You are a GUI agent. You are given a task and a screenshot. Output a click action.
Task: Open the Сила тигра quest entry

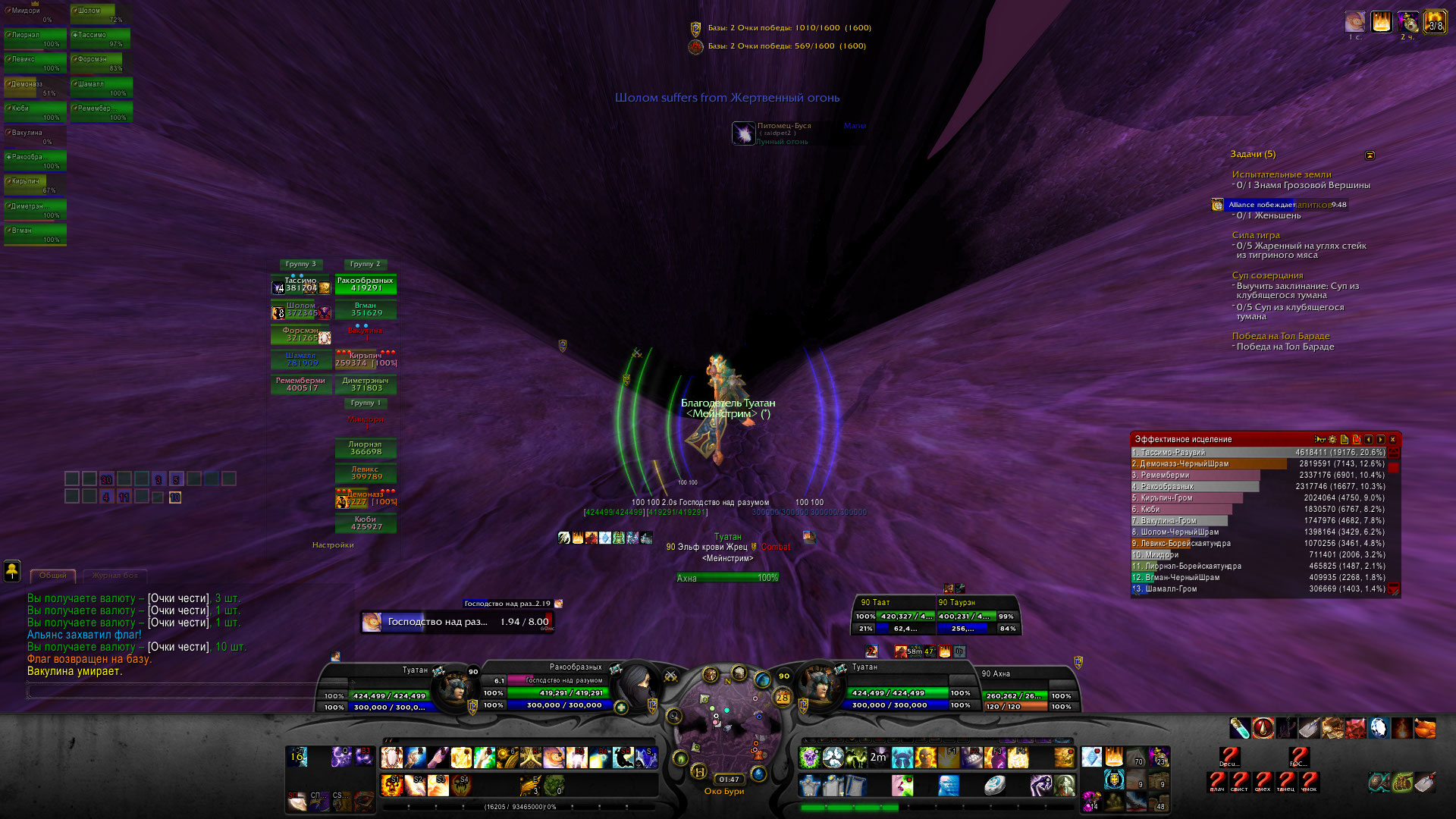tap(1256, 235)
